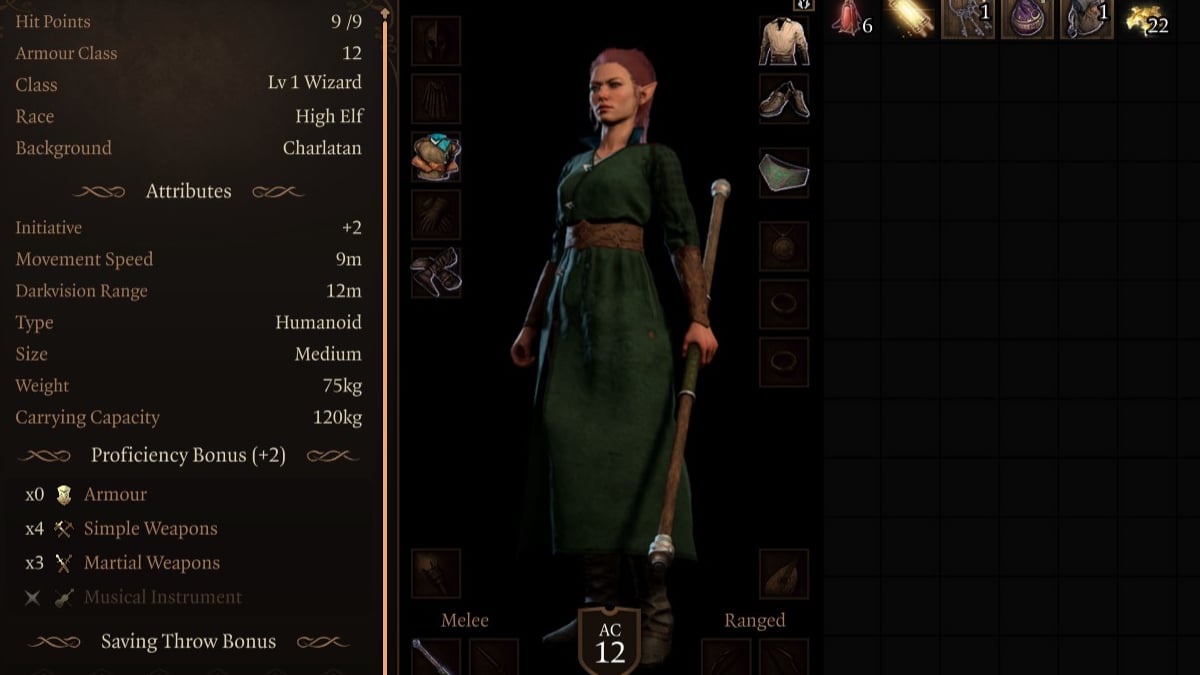
Task: Select the empty amulet slot
Action: coord(784,246)
